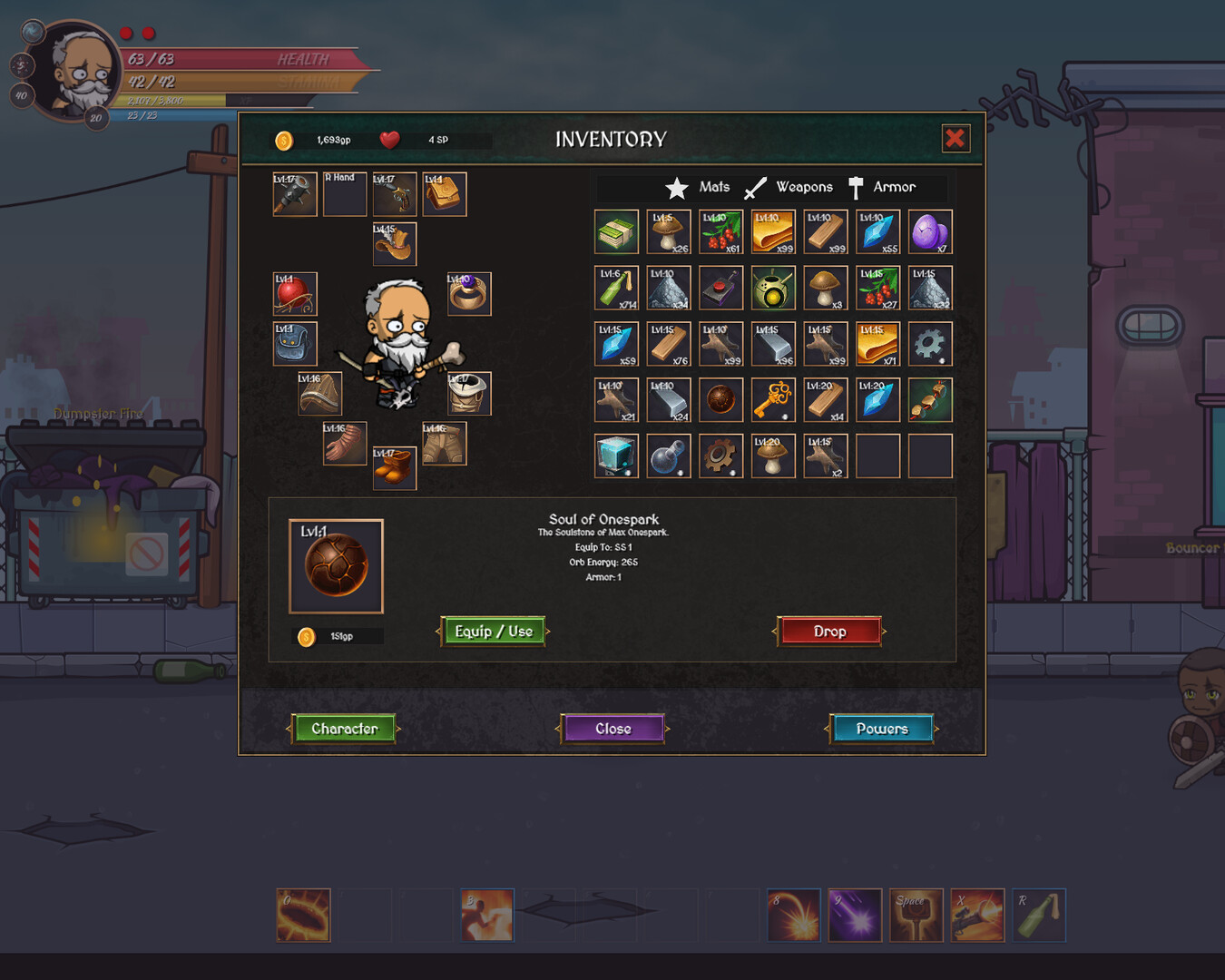The image size is (1225, 980).
Task: Drop the Soul of Onespark item
Action: 829,632
